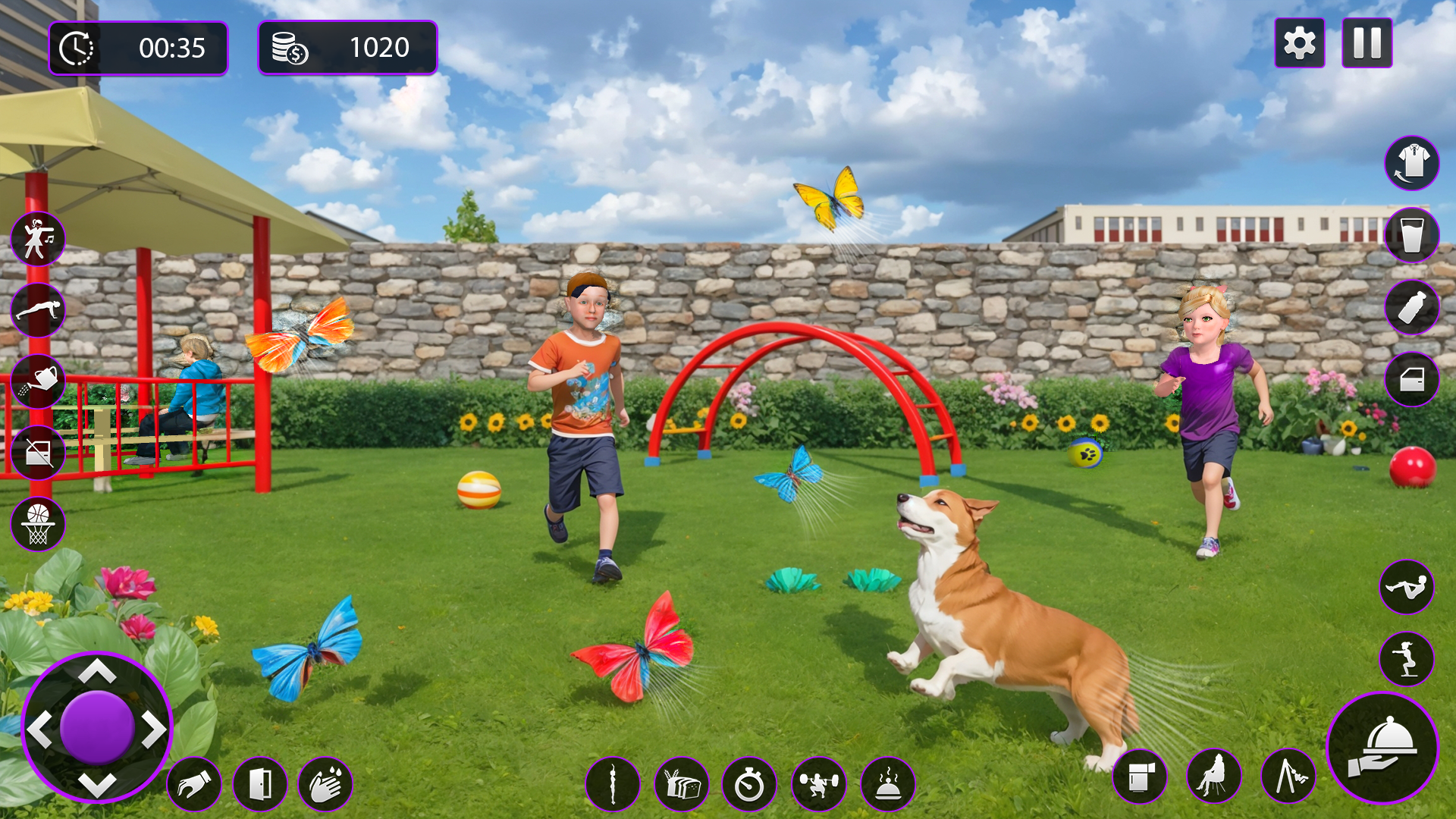
Task: Start the barbell squat workout
Action: pos(818,784)
